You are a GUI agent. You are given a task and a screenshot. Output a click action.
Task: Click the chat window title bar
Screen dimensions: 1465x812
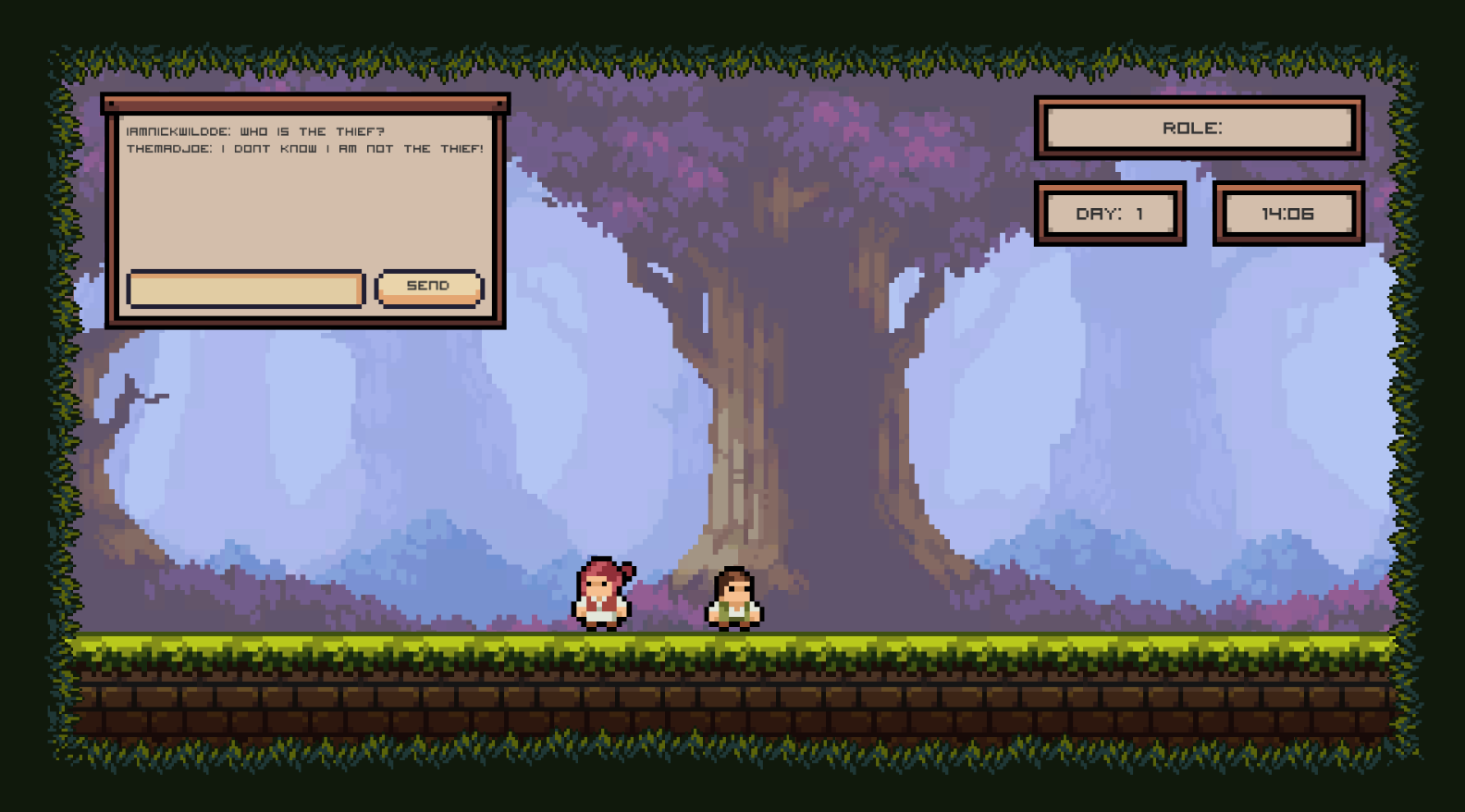305,105
